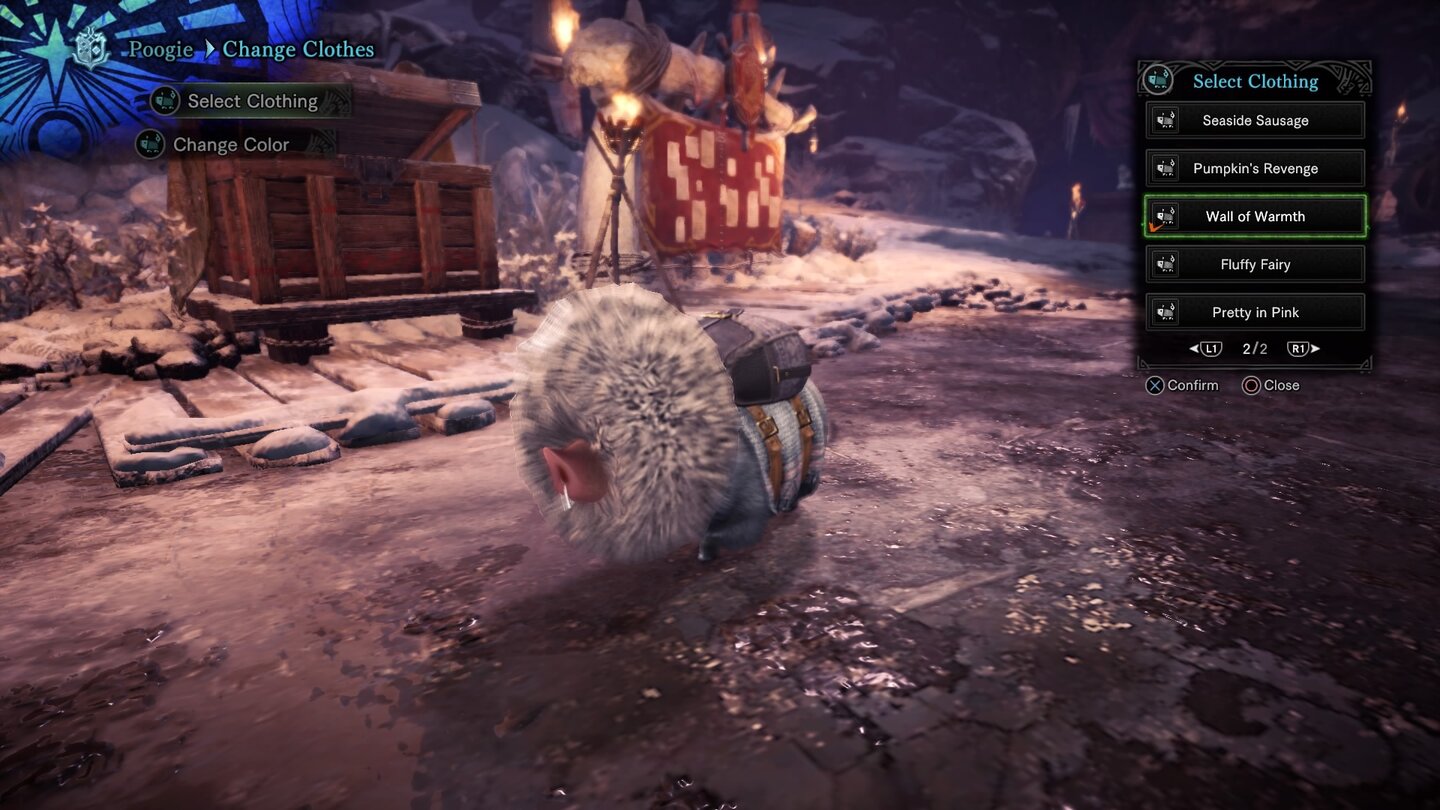This screenshot has height=810, width=1440.
Task: Click the R1 right page arrow
Action: click(1300, 348)
